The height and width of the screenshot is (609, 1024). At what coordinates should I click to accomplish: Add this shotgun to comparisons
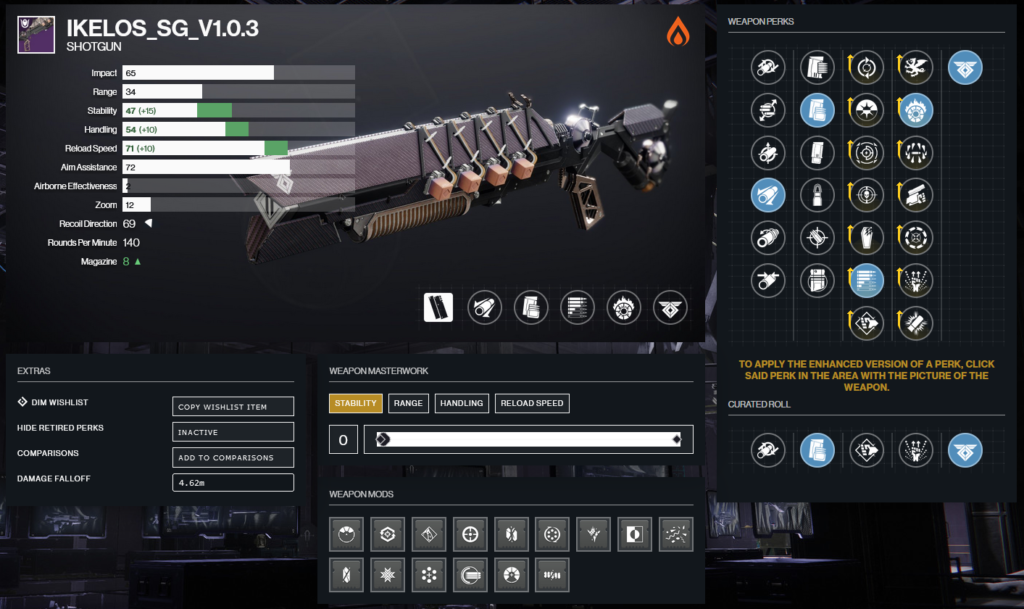(233, 457)
